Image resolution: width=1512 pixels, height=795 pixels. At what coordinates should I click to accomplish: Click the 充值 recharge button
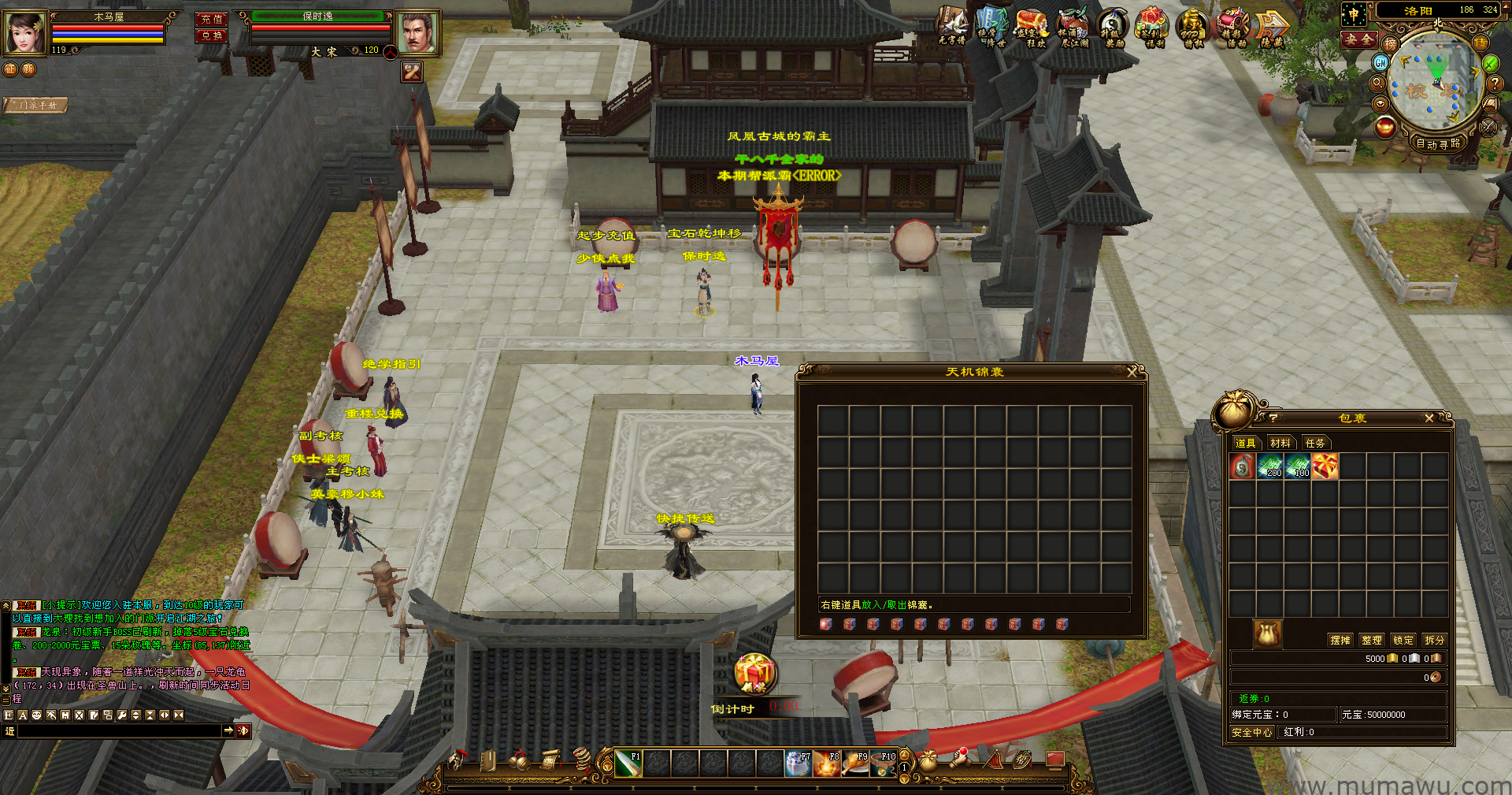pyautogui.click(x=212, y=19)
